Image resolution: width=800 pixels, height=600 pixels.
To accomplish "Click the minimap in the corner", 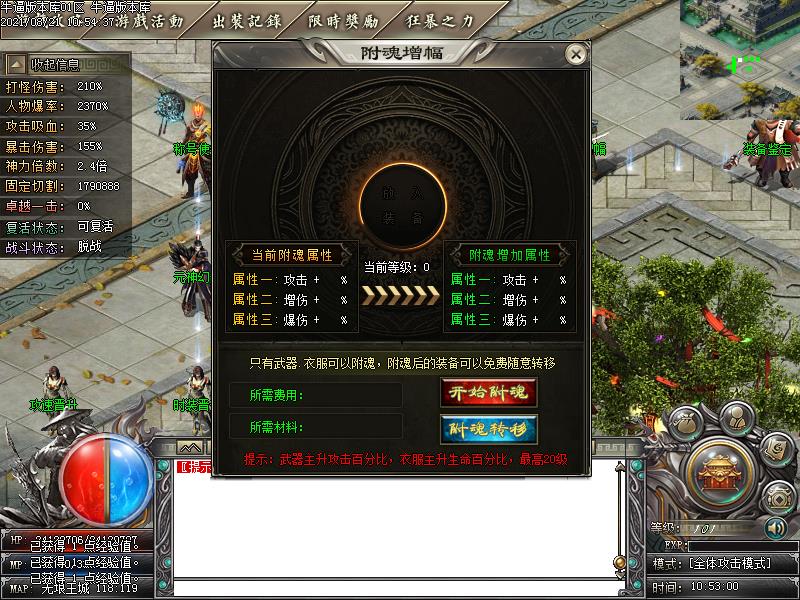I will [x=741, y=59].
